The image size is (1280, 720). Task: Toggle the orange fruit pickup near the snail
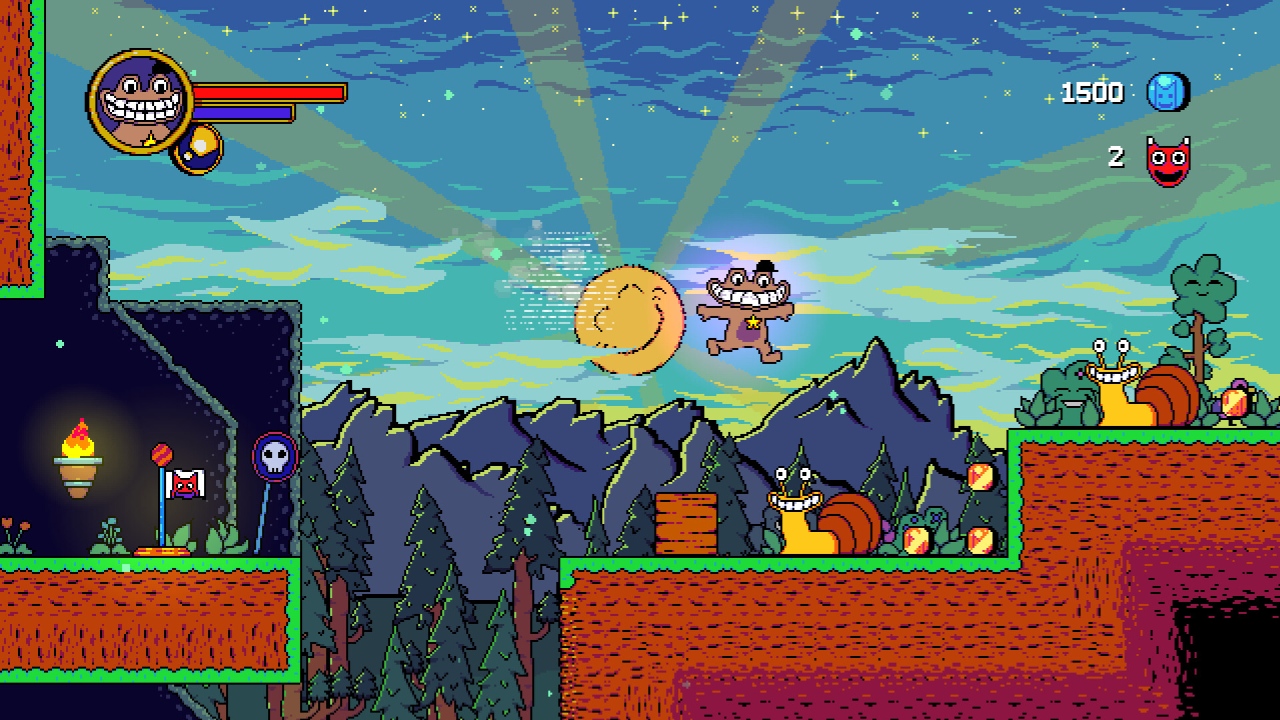[917, 541]
